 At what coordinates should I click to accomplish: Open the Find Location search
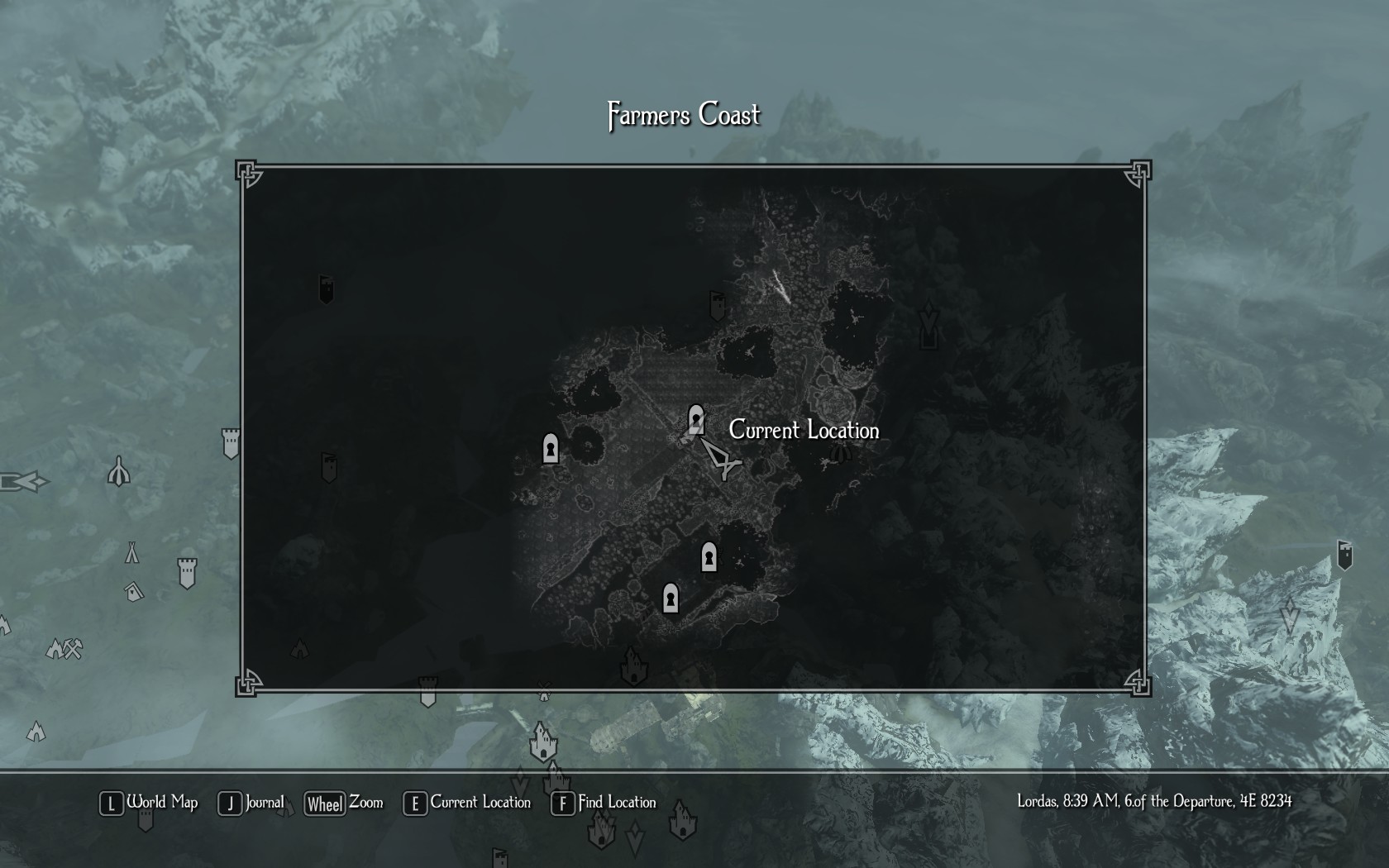click(604, 803)
